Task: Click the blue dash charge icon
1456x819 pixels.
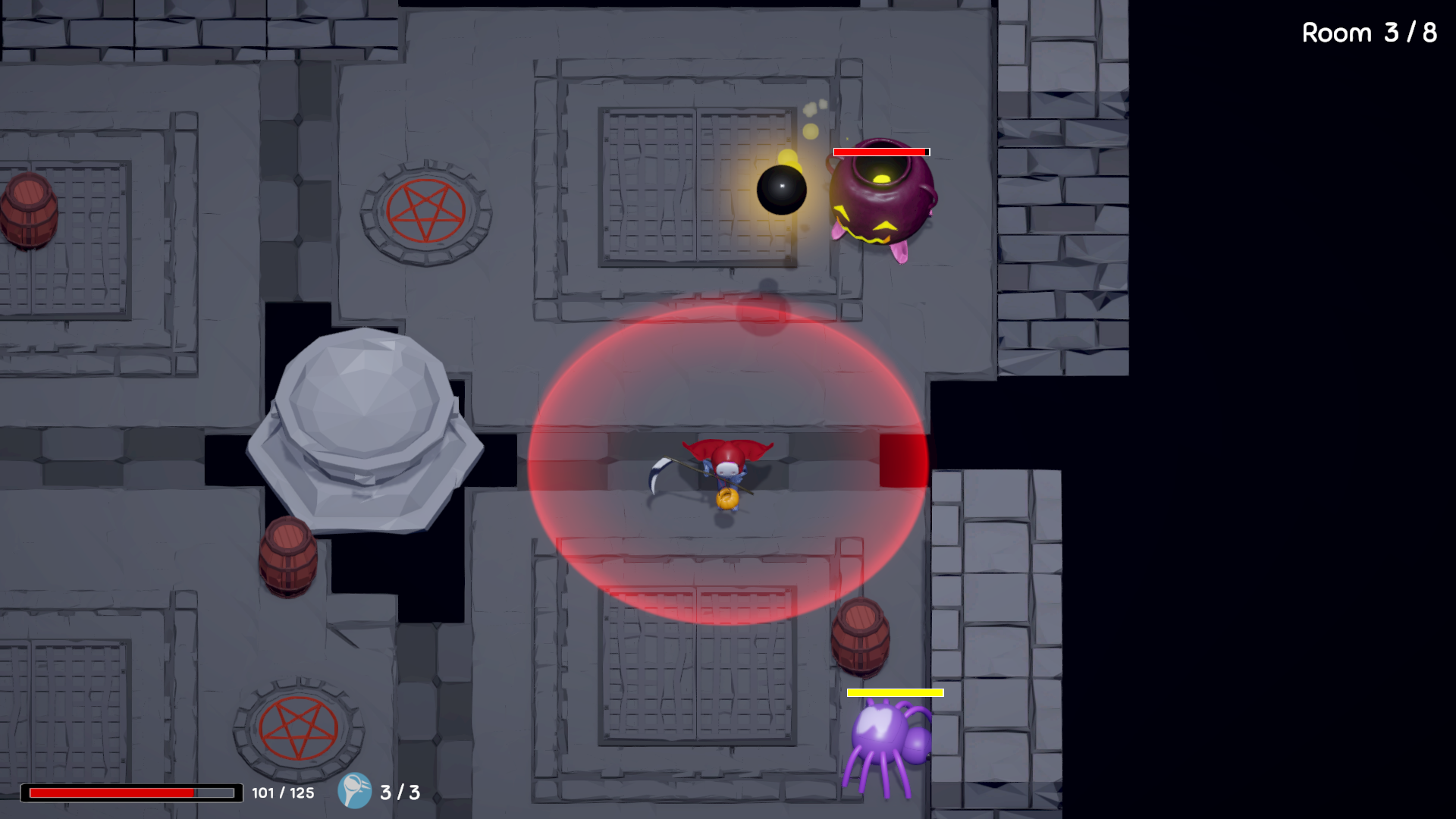Action: pos(355,792)
